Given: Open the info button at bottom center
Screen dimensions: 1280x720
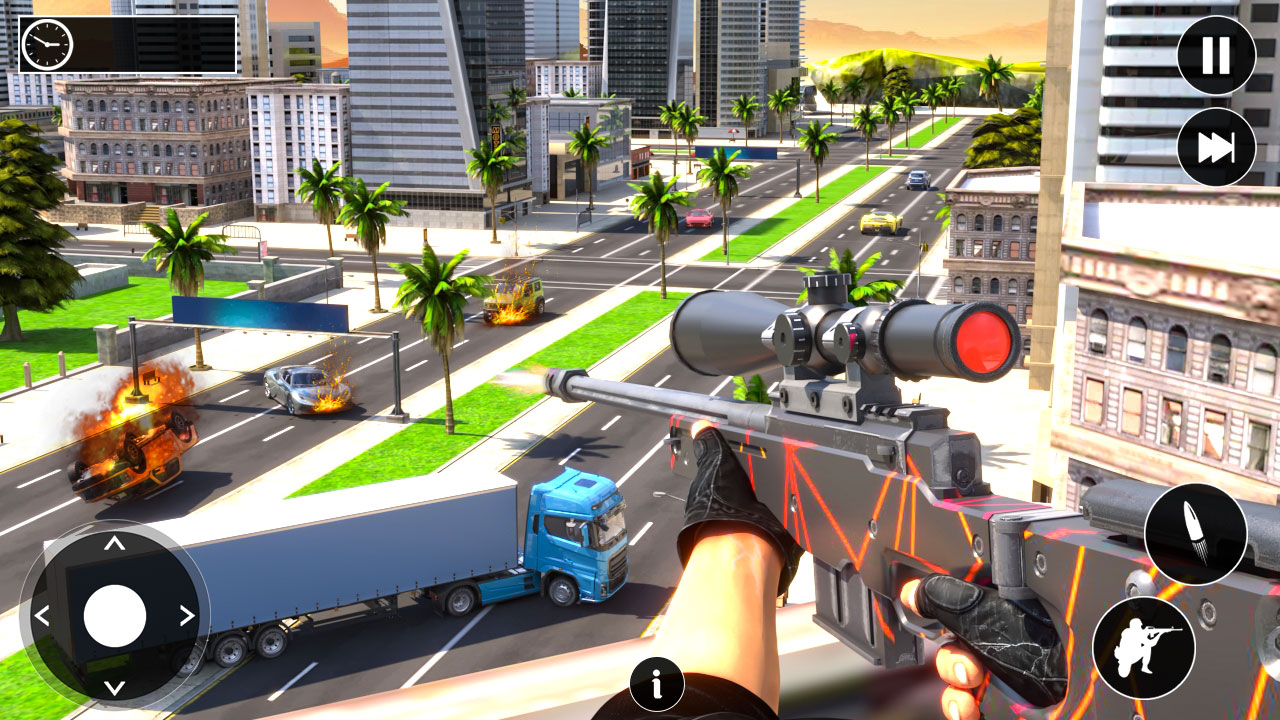Looking at the screenshot, I should [x=657, y=681].
